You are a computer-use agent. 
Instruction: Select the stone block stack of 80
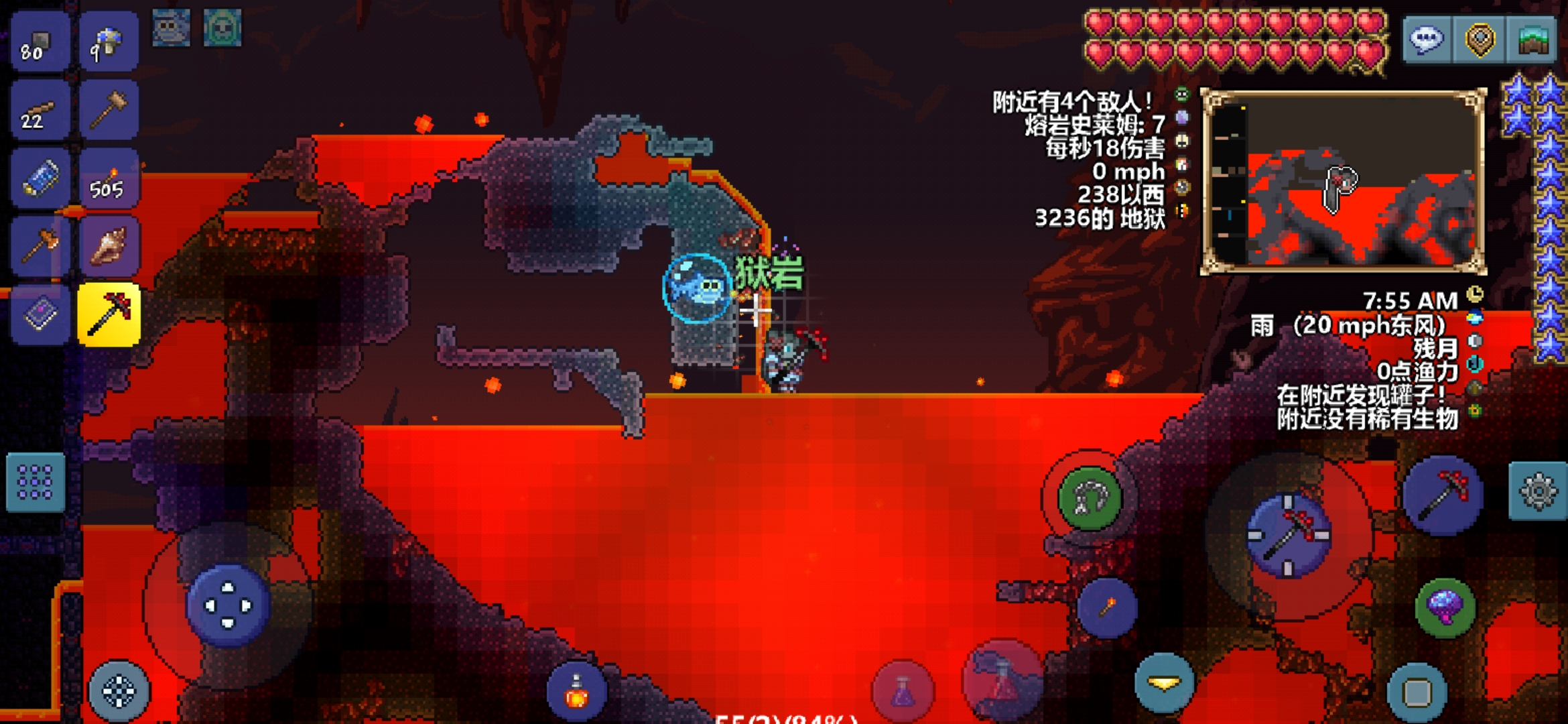40,43
